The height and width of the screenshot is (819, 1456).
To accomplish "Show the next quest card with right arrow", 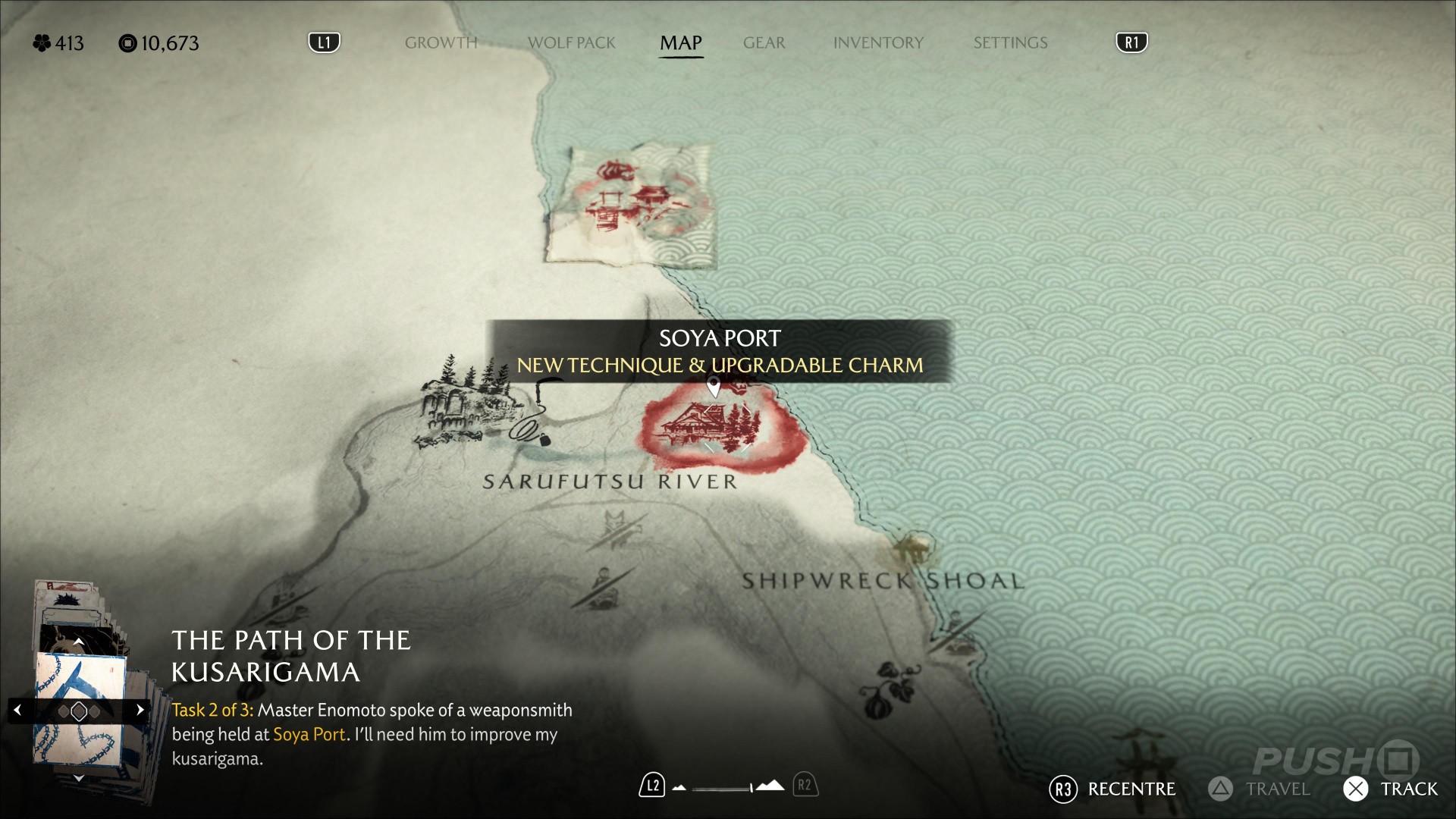I will coord(140,711).
